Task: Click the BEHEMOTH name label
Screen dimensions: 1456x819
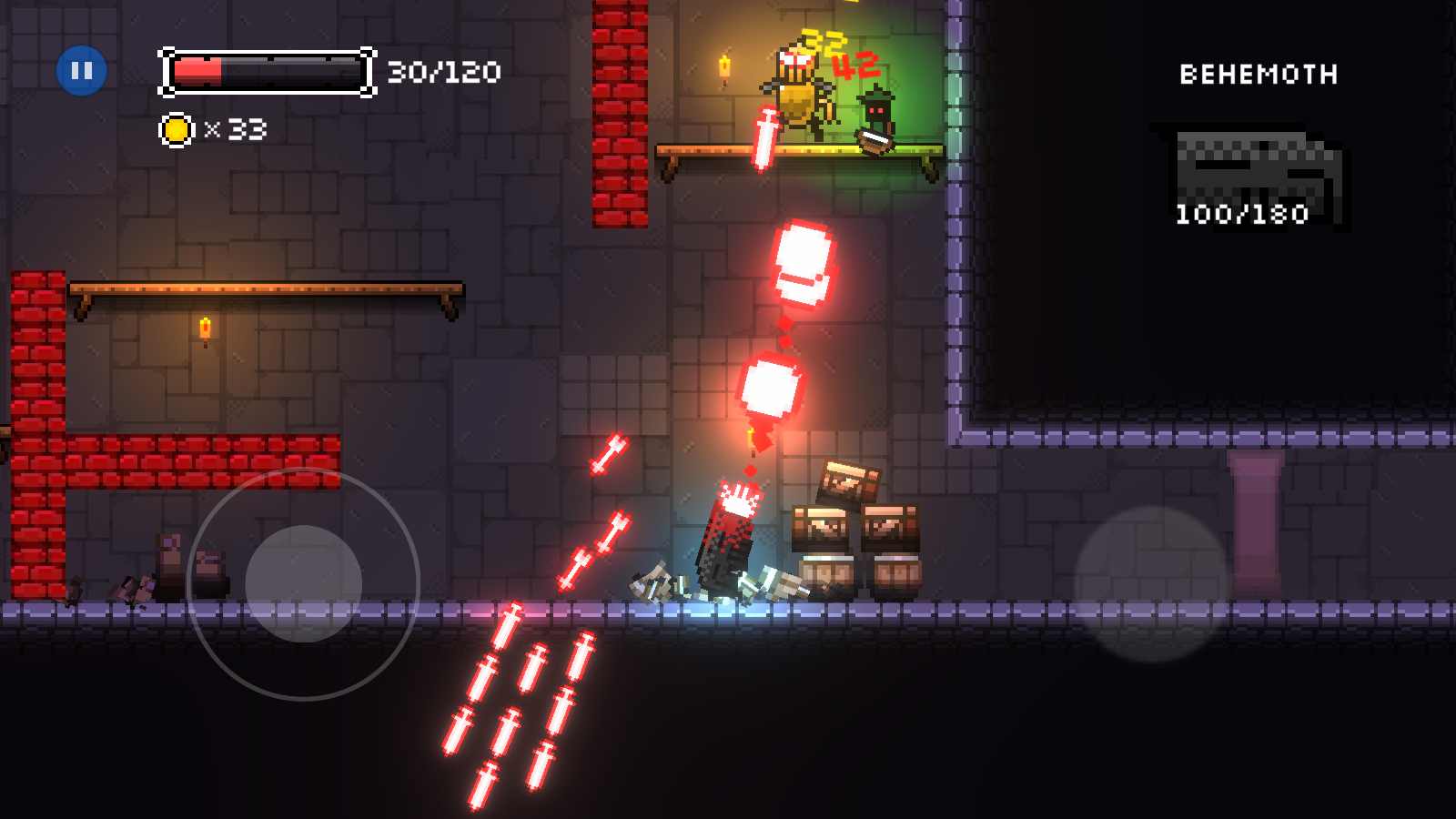Action: (x=1258, y=75)
